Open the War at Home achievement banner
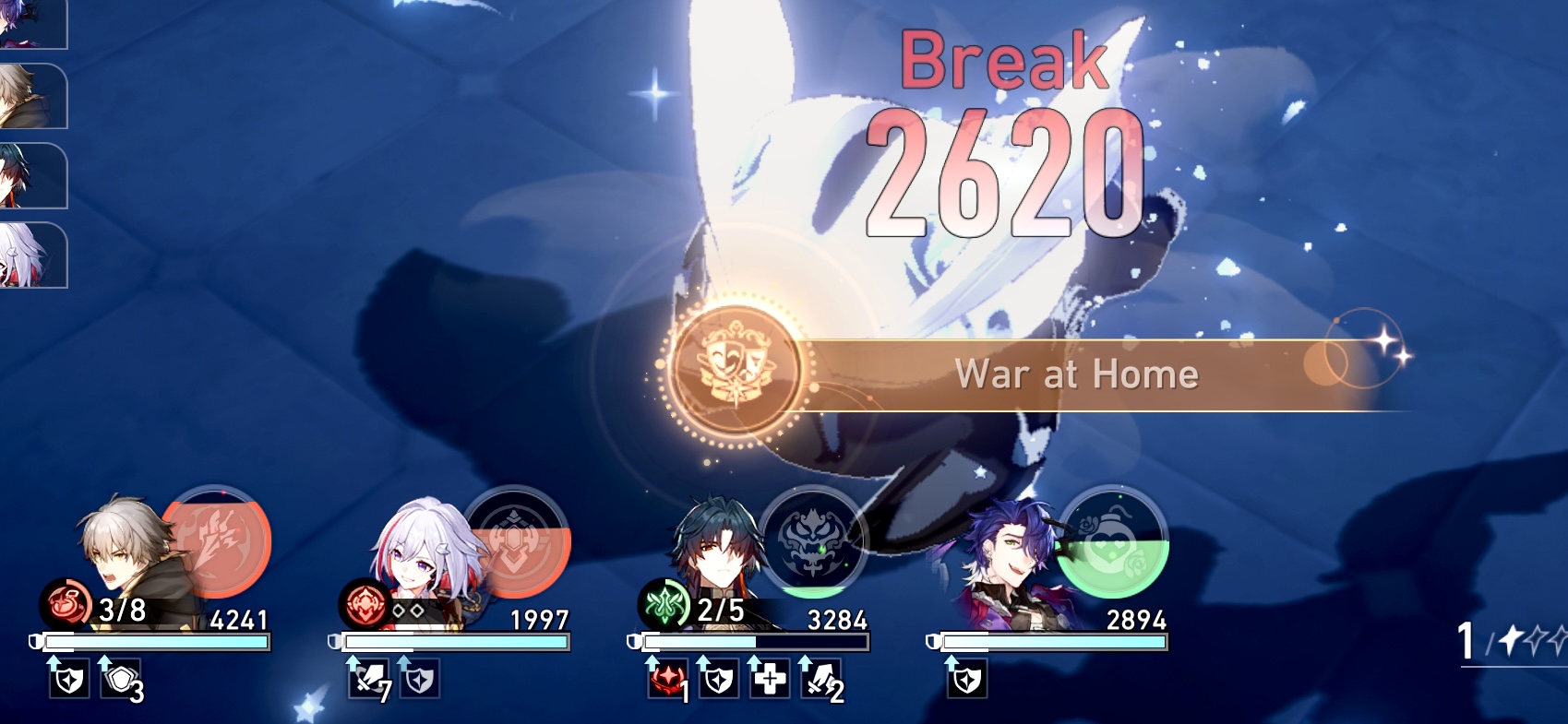The width and height of the screenshot is (1568, 724). [x=1078, y=374]
